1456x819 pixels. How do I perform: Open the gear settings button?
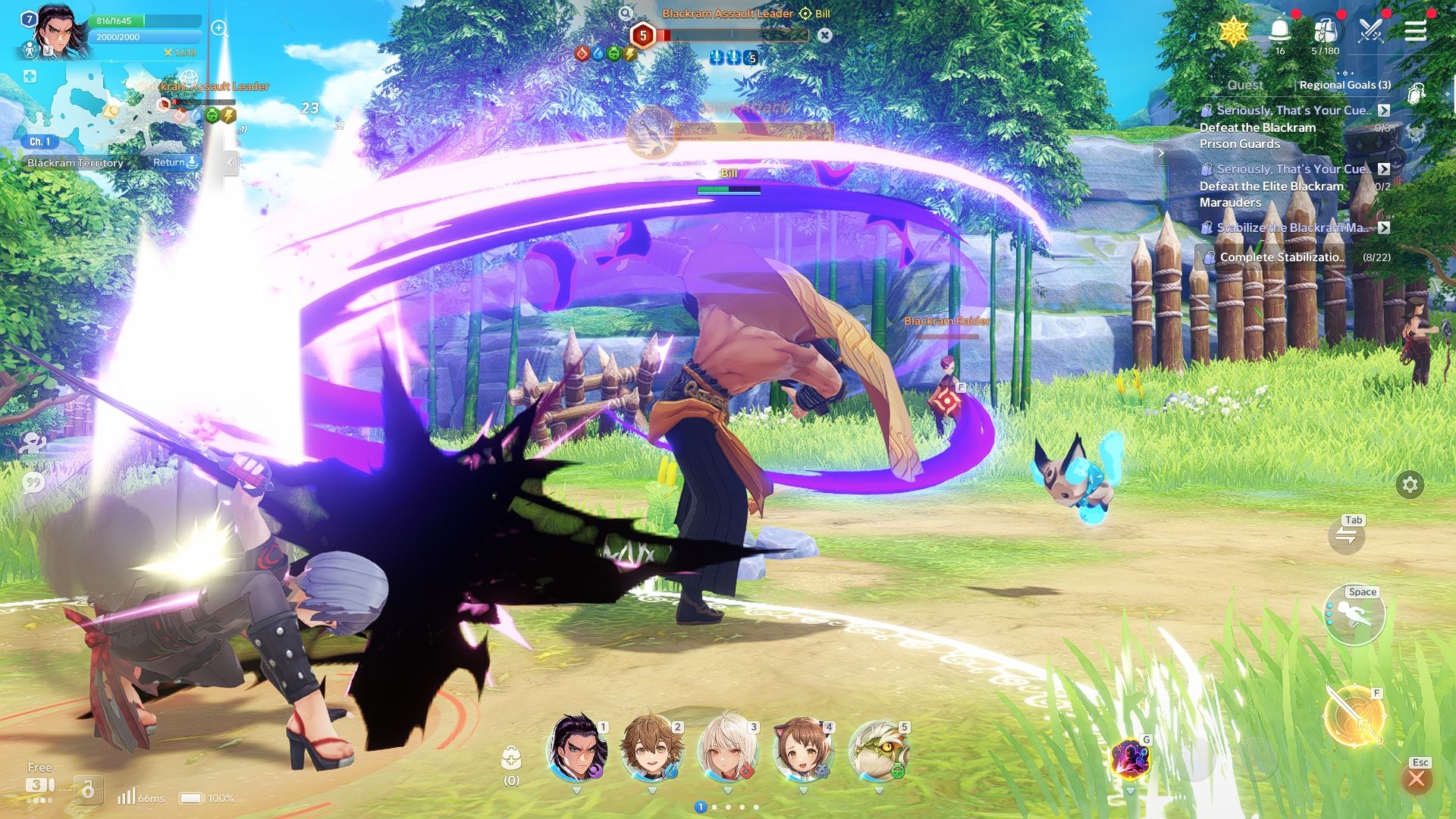tap(1410, 485)
